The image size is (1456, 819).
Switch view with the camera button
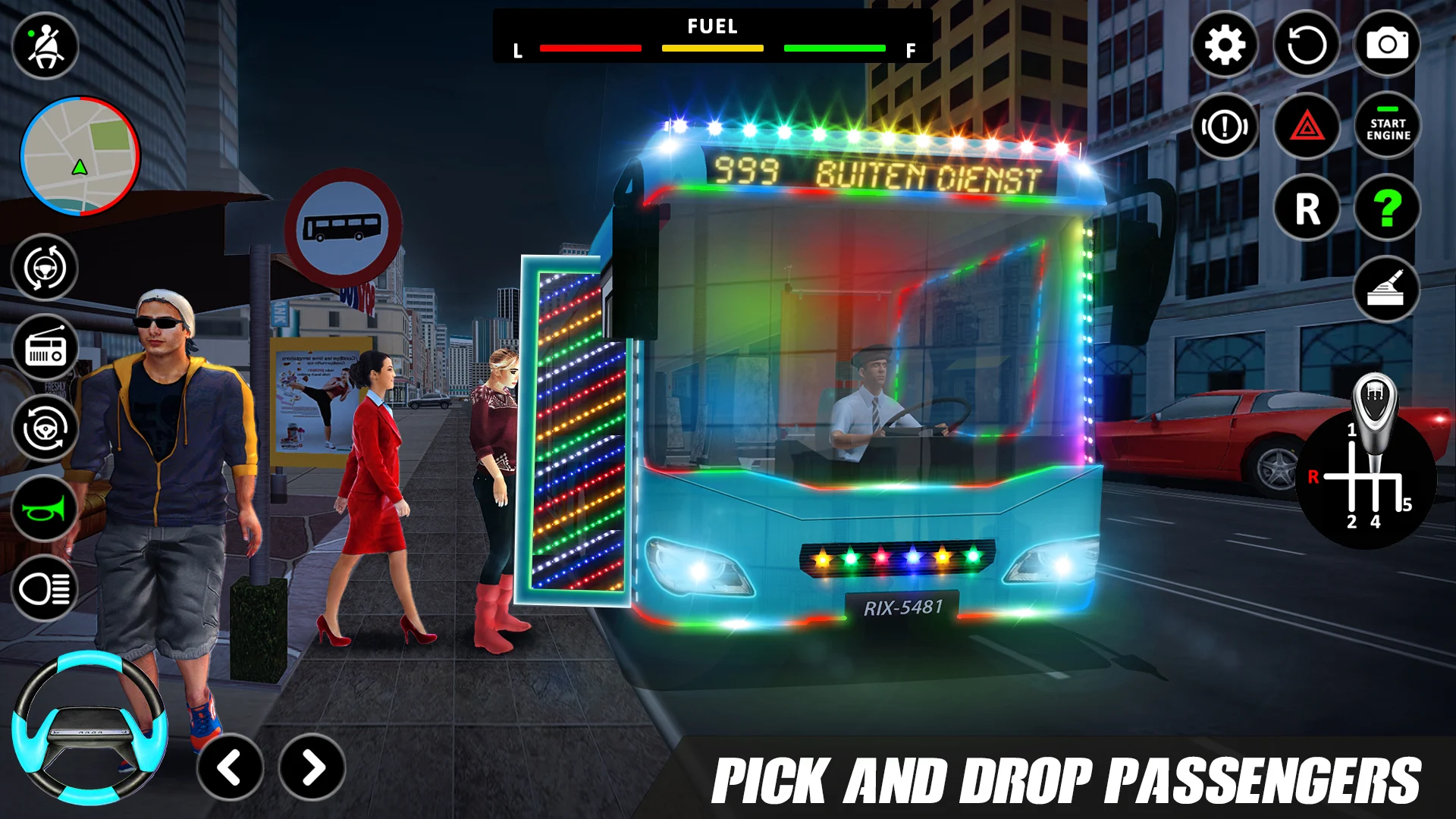[x=1387, y=45]
